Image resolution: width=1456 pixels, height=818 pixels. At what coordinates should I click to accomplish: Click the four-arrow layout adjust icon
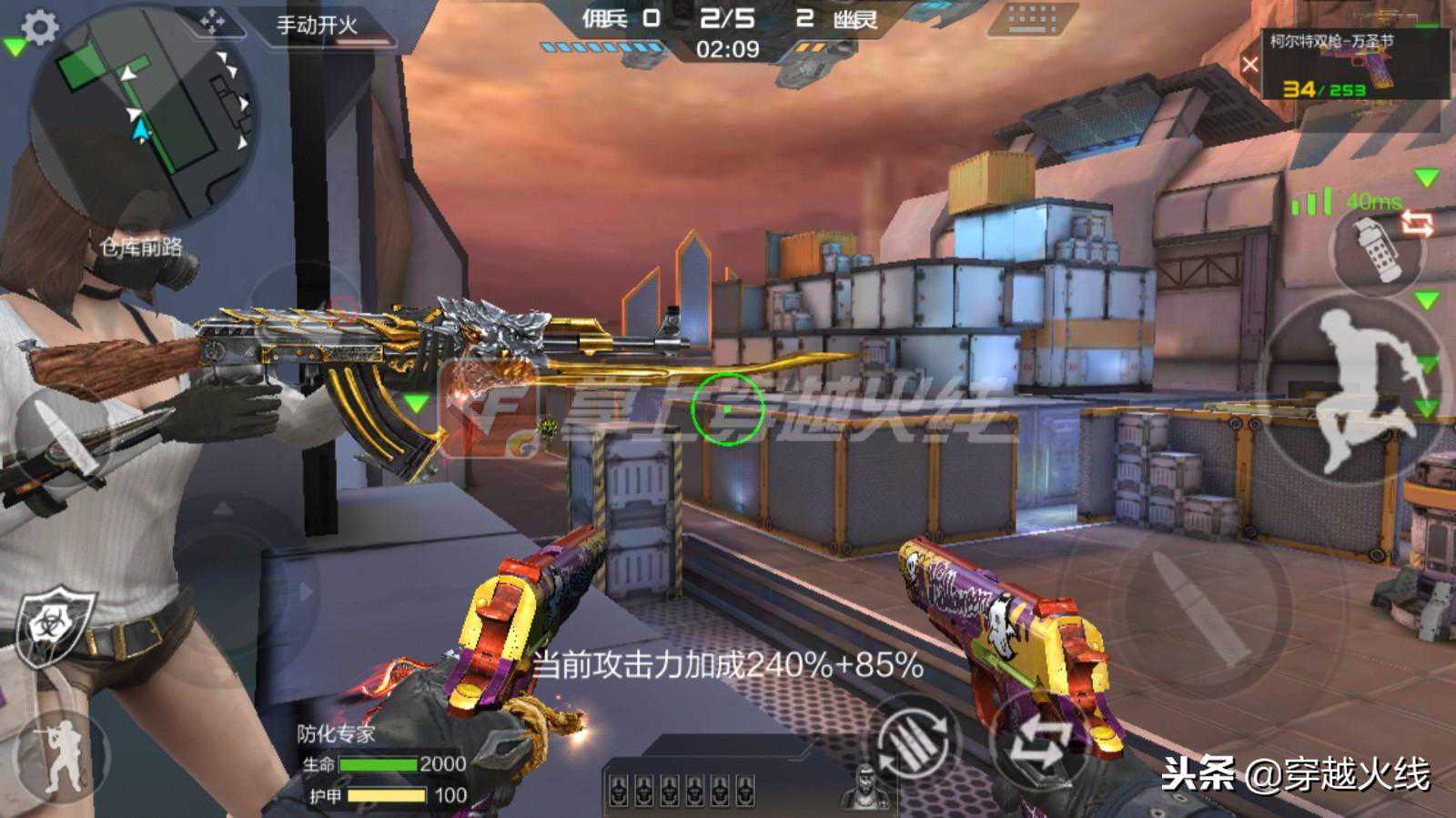pos(212,22)
